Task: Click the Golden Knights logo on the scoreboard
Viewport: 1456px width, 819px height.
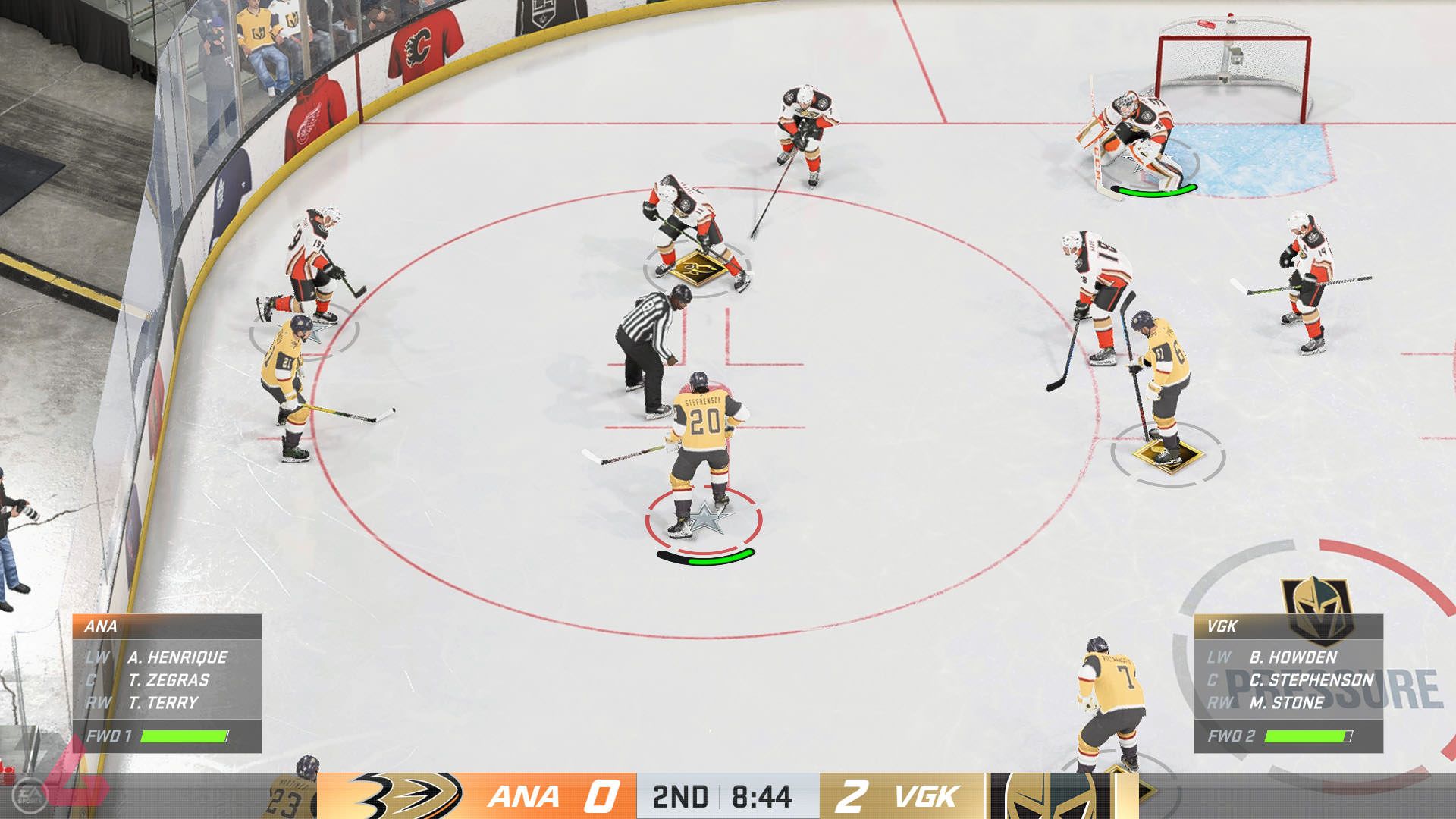Action: pyautogui.click(x=1050, y=796)
